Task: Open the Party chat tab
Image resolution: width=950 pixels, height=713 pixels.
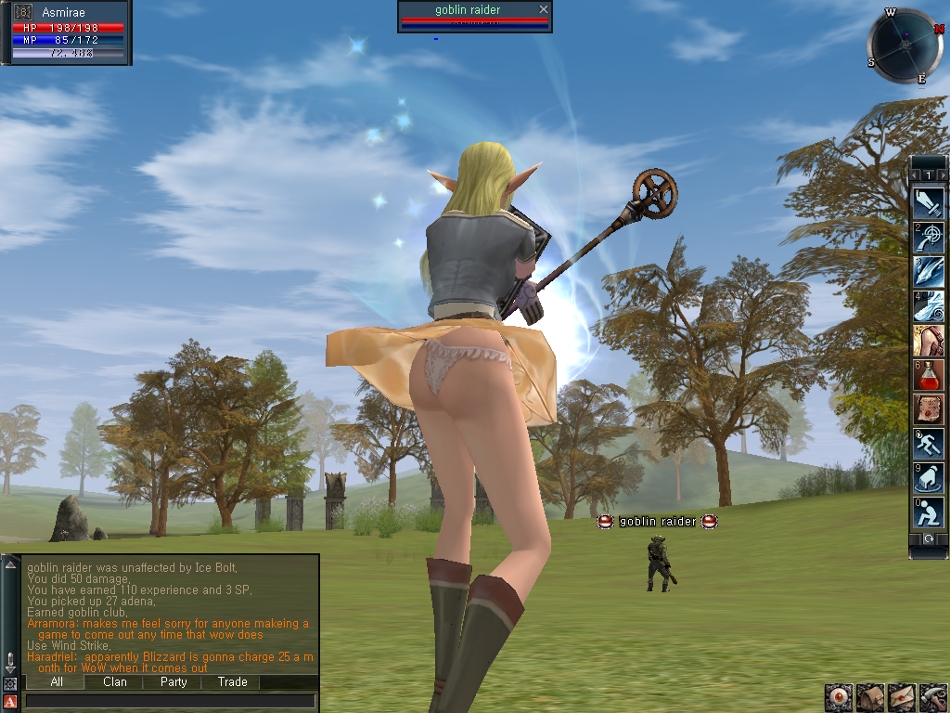Action: [174, 682]
